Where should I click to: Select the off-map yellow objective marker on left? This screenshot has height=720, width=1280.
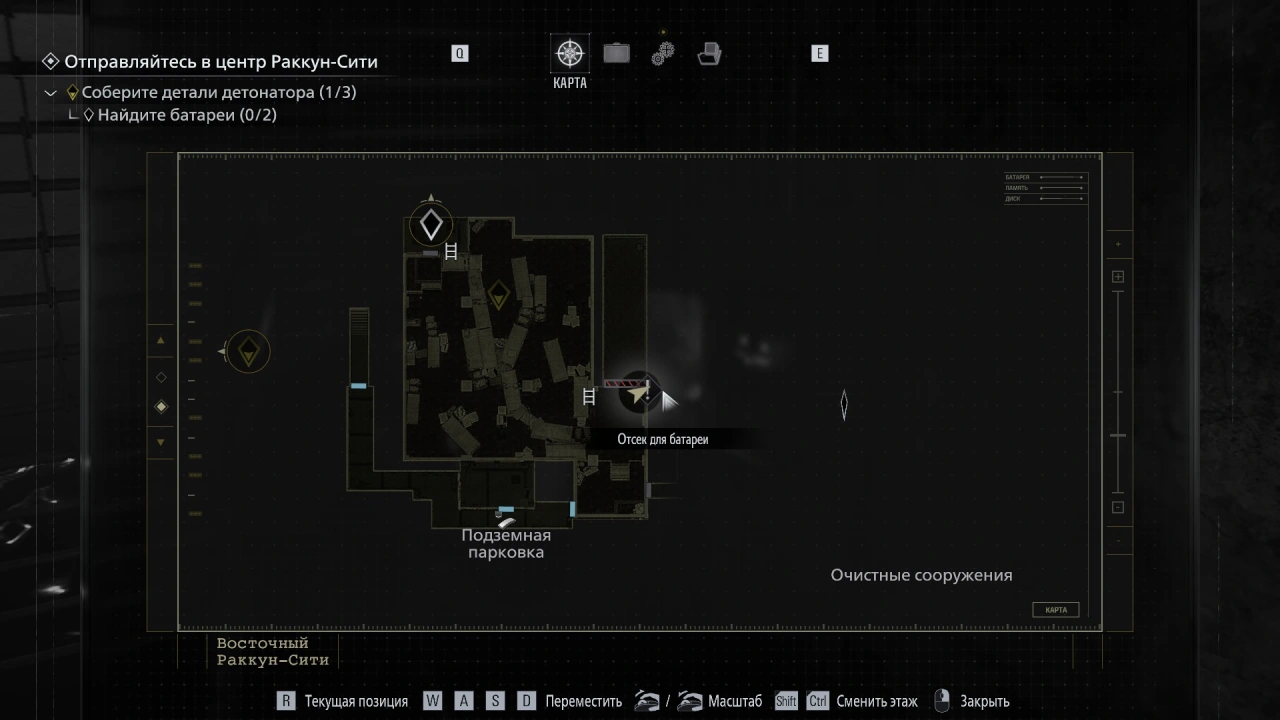(x=248, y=351)
